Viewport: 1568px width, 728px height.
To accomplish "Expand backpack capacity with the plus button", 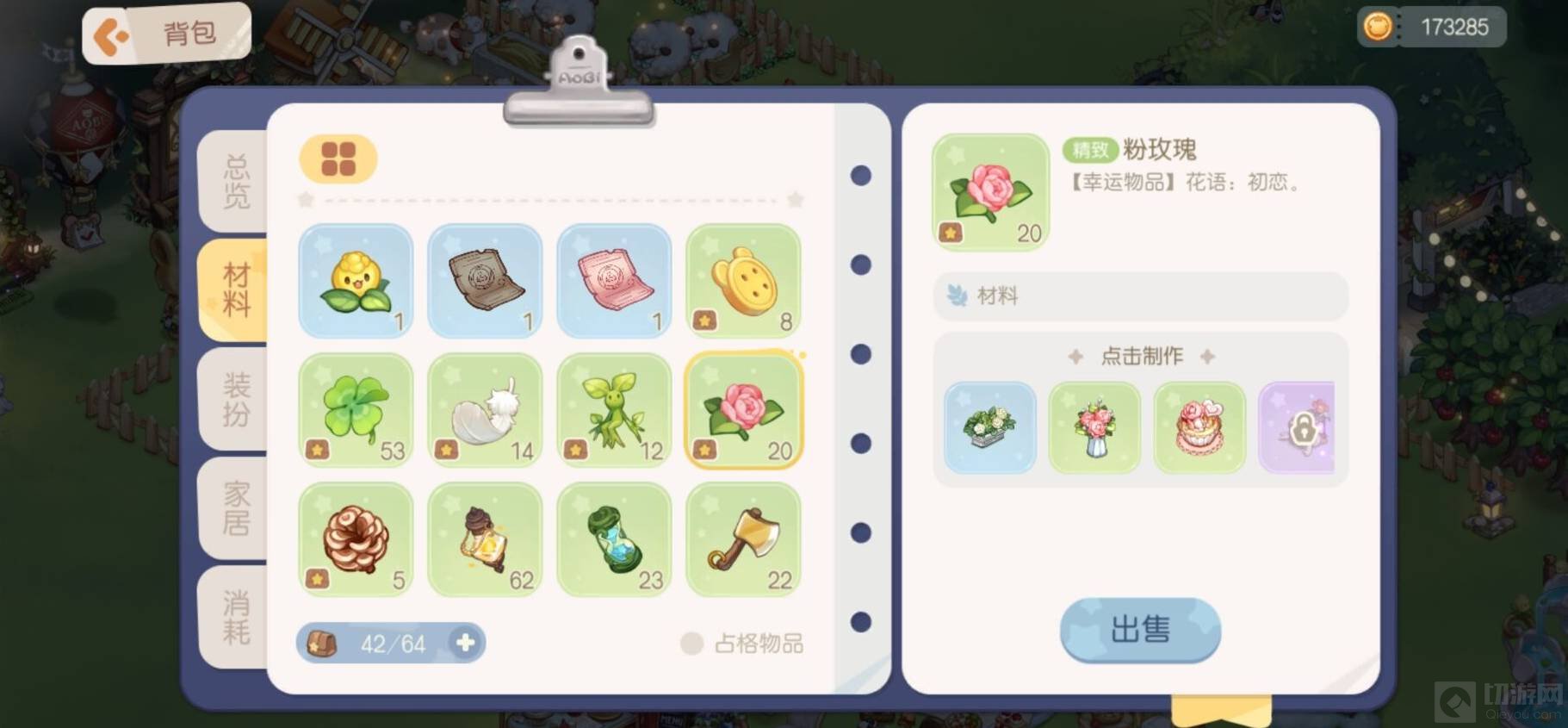I will pos(465,643).
